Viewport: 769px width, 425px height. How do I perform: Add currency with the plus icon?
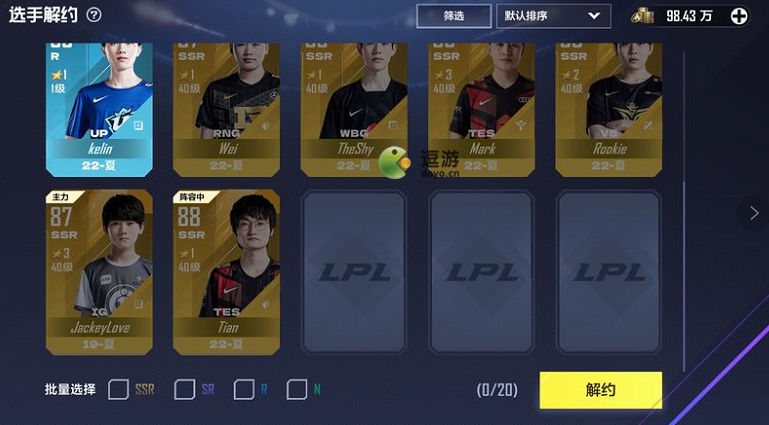point(739,16)
